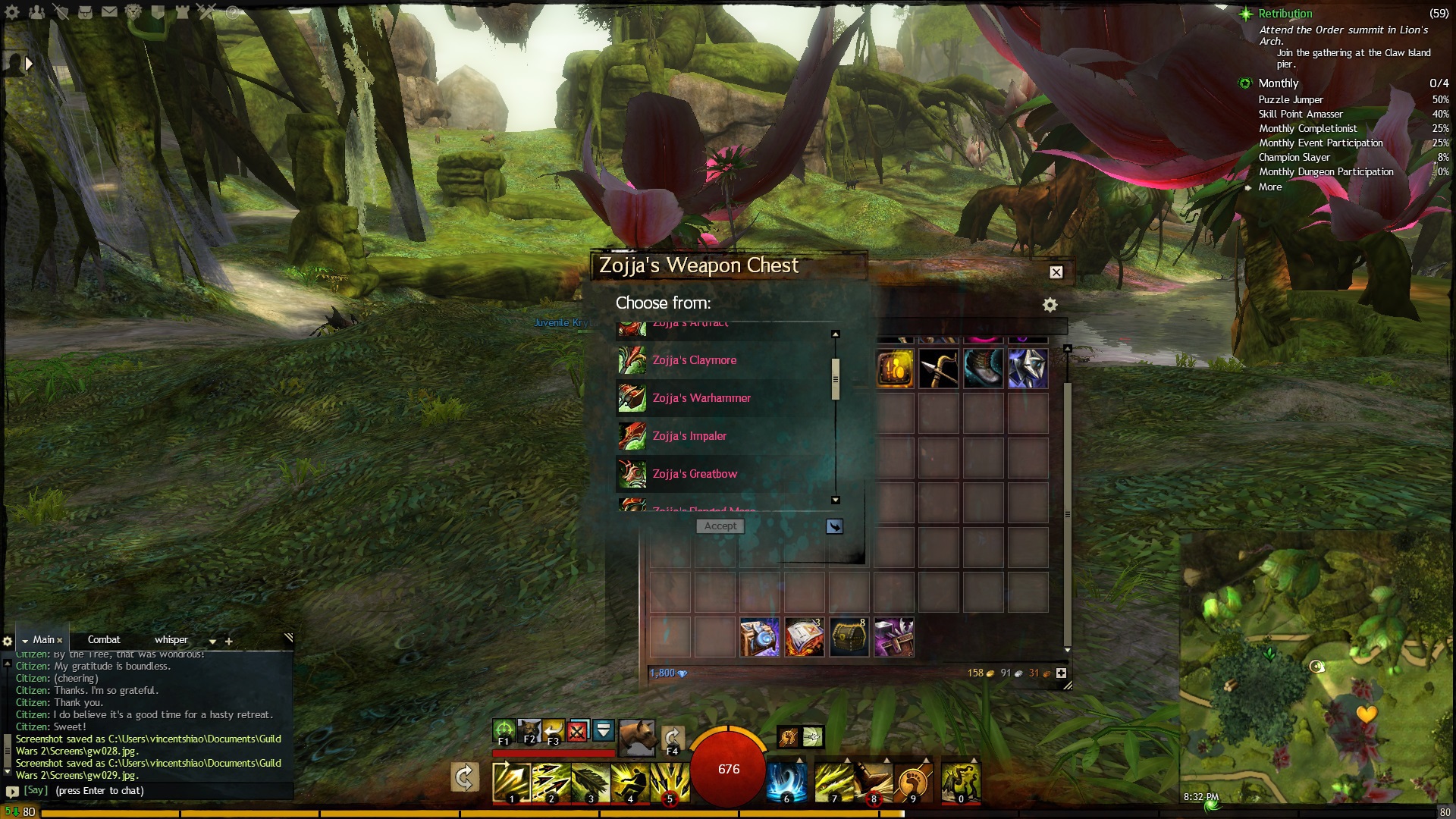Click the chat input field
The height and width of the screenshot is (819, 1456).
click(152, 790)
